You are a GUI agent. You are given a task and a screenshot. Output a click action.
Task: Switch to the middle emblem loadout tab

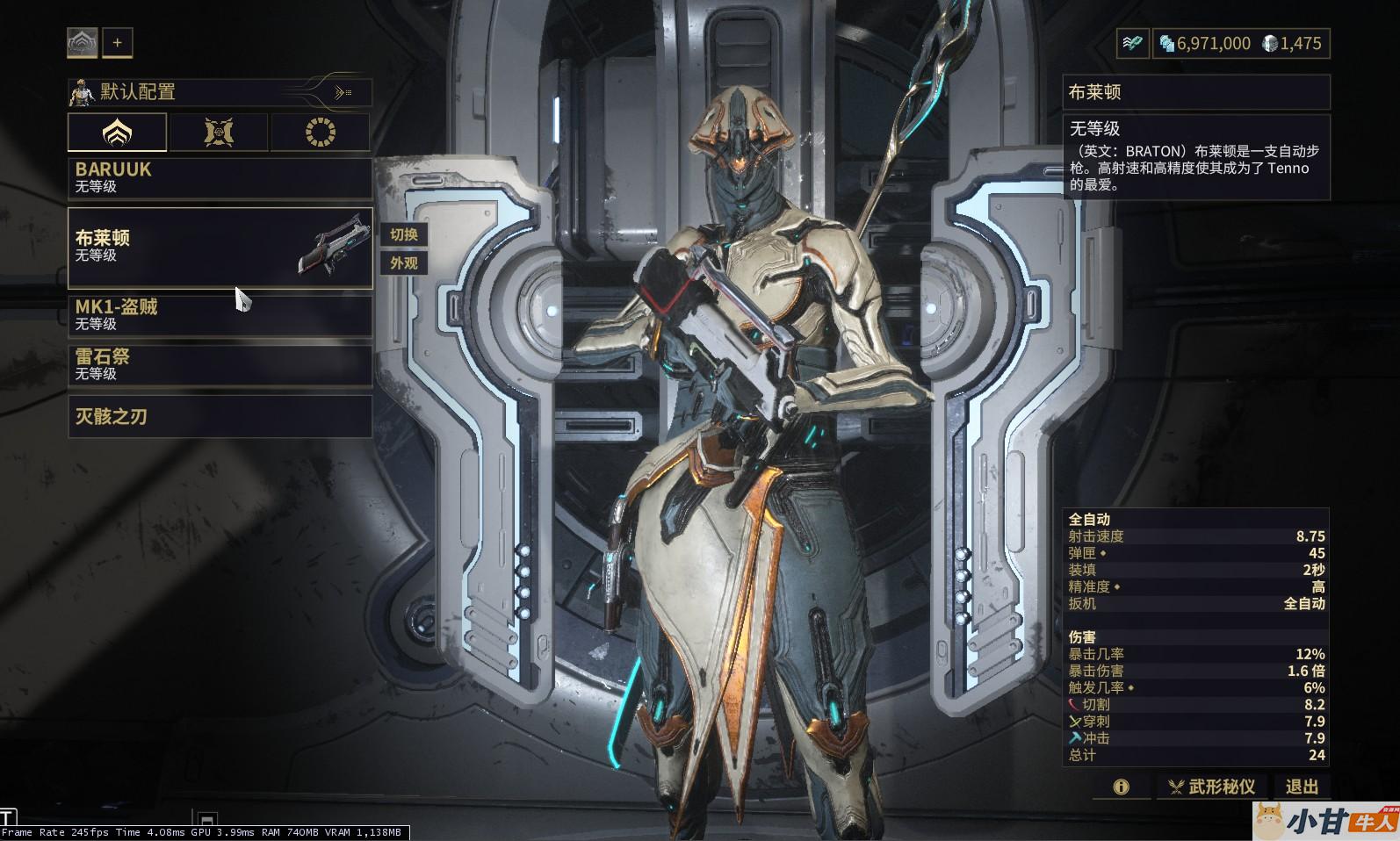[x=219, y=133]
